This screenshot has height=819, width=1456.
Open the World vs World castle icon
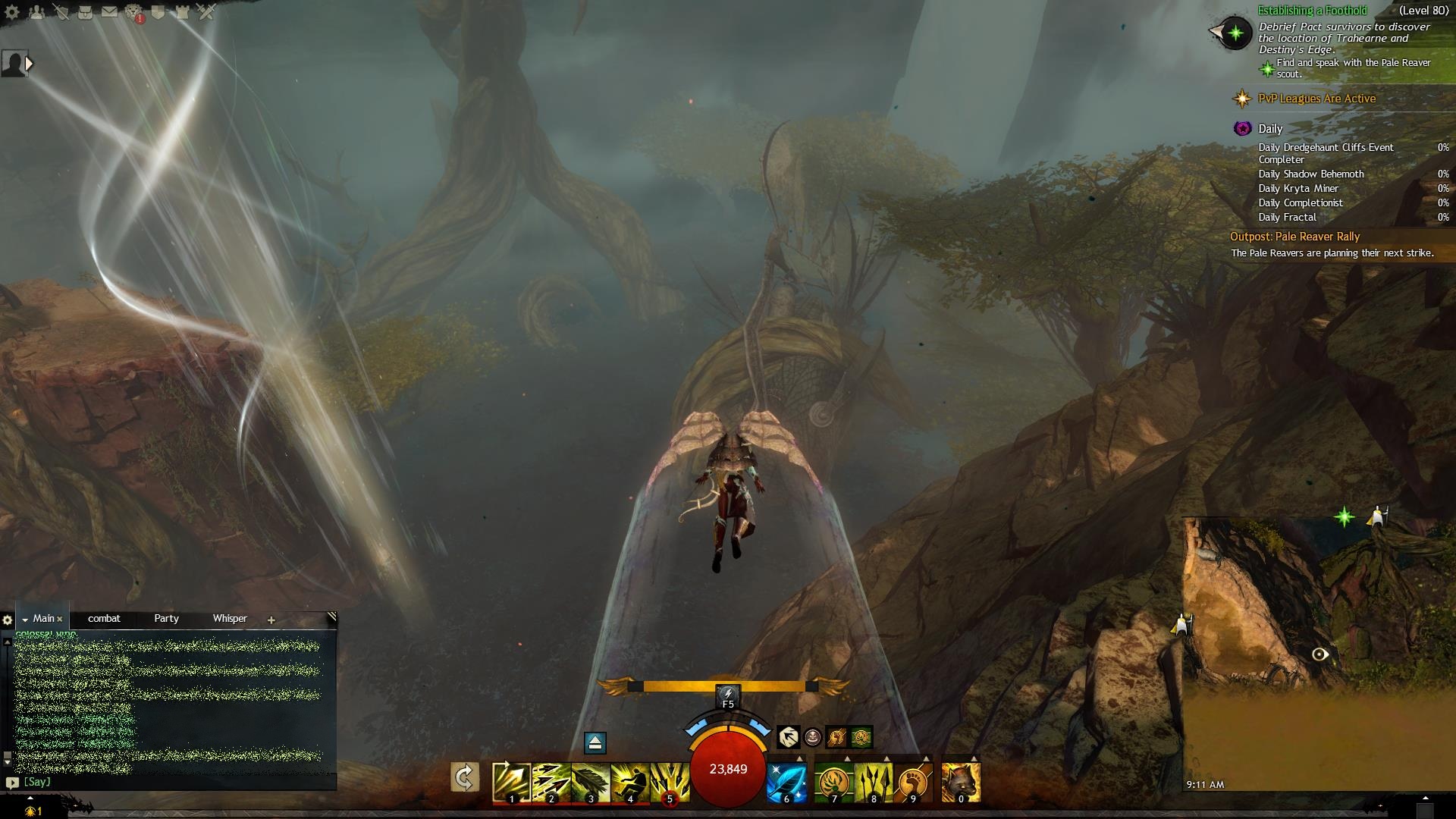pyautogui.click(x=182, y=12)
